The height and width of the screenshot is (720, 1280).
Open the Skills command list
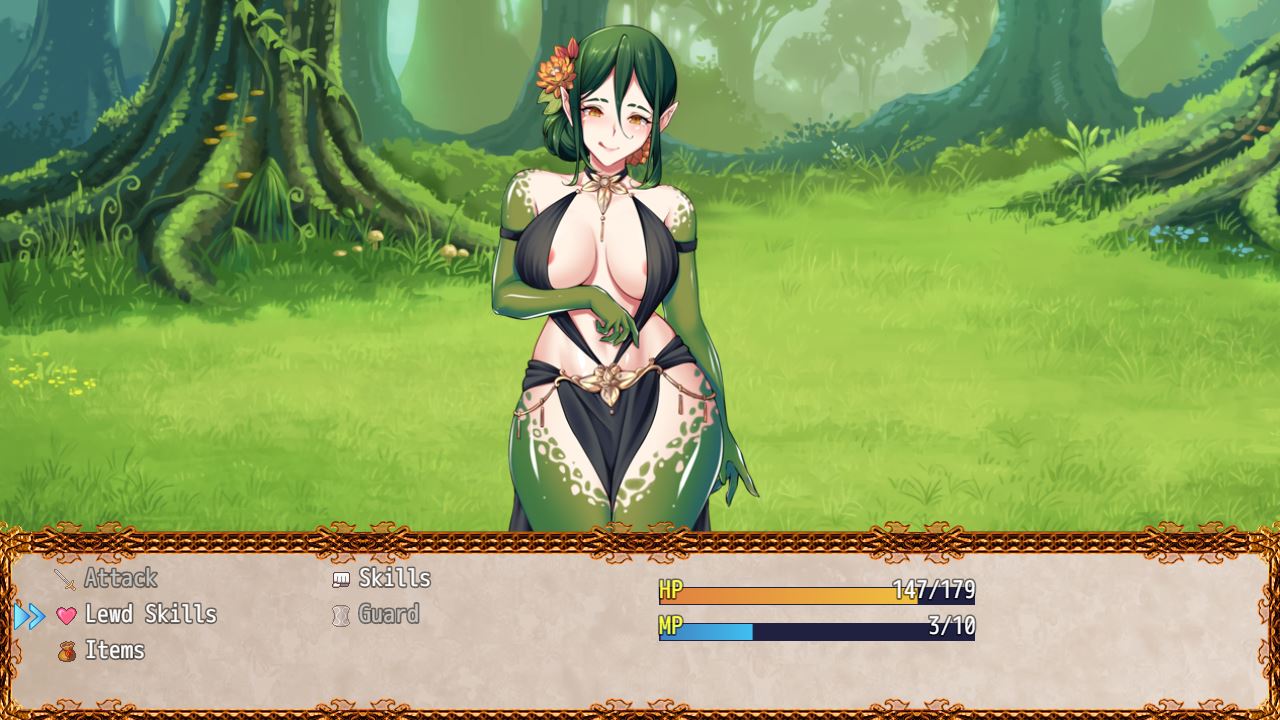tap(394, 578)
